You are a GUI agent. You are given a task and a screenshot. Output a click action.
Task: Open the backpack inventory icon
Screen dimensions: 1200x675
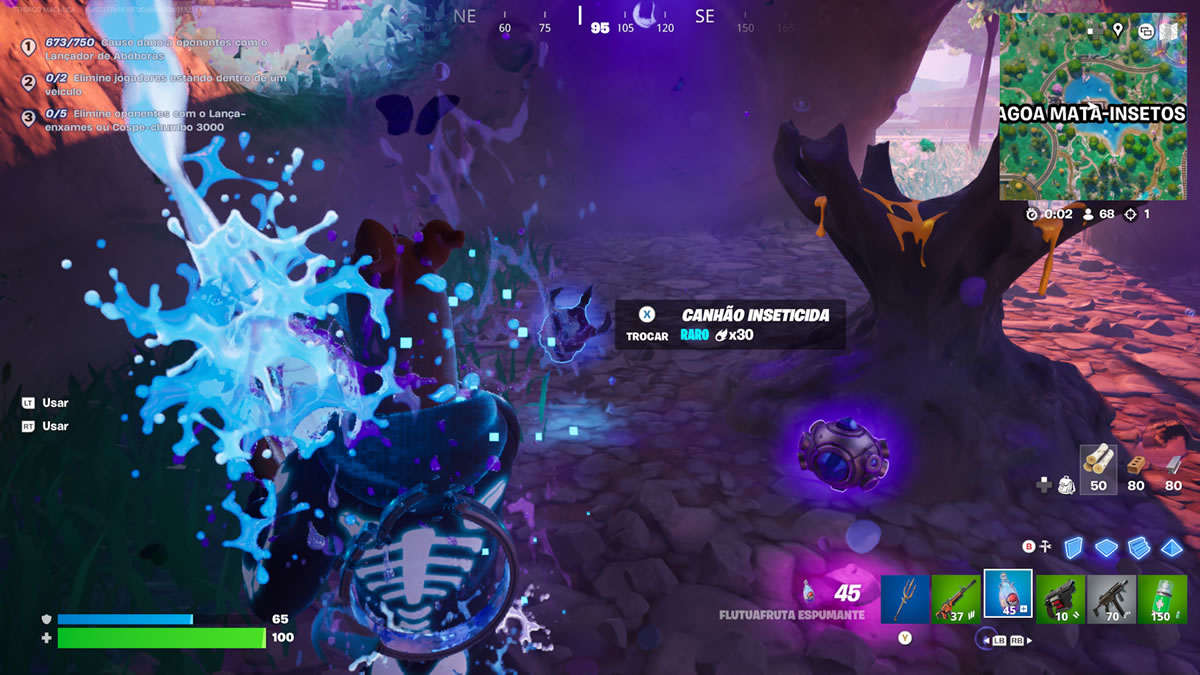coord(1066,484)
